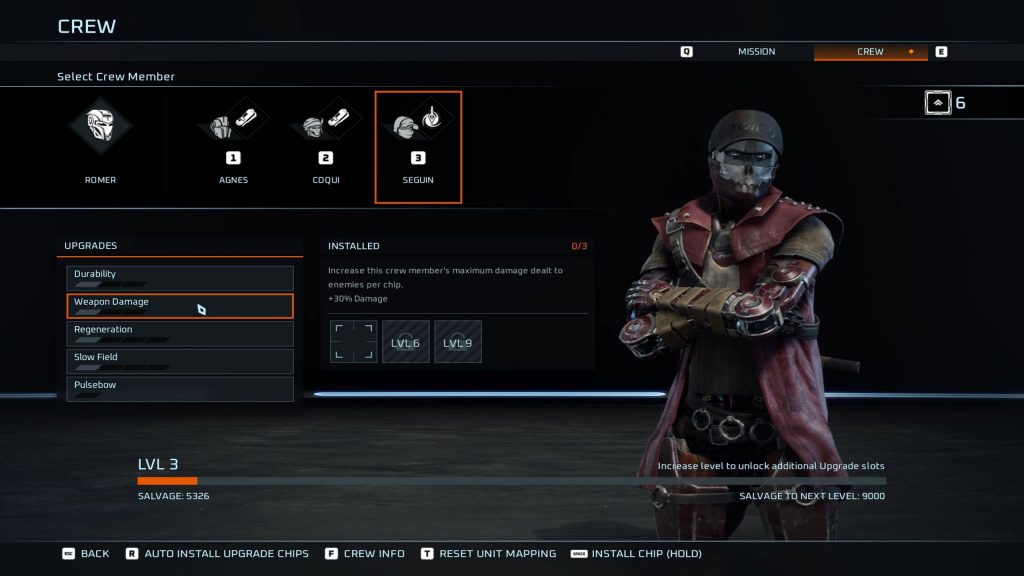Show Crew Info

[365, 554]
